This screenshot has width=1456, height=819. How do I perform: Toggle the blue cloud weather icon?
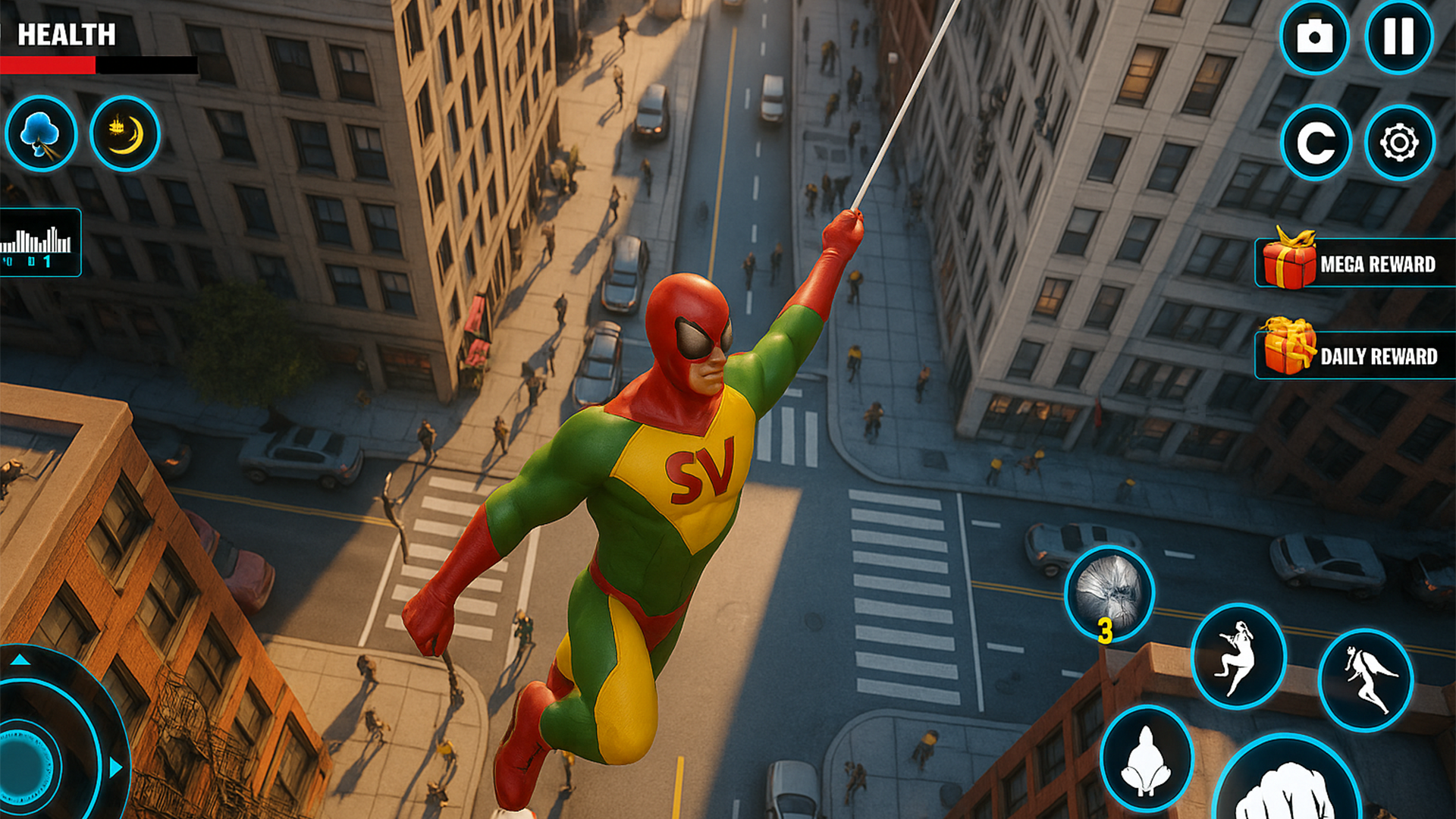(x=41, y=133)
